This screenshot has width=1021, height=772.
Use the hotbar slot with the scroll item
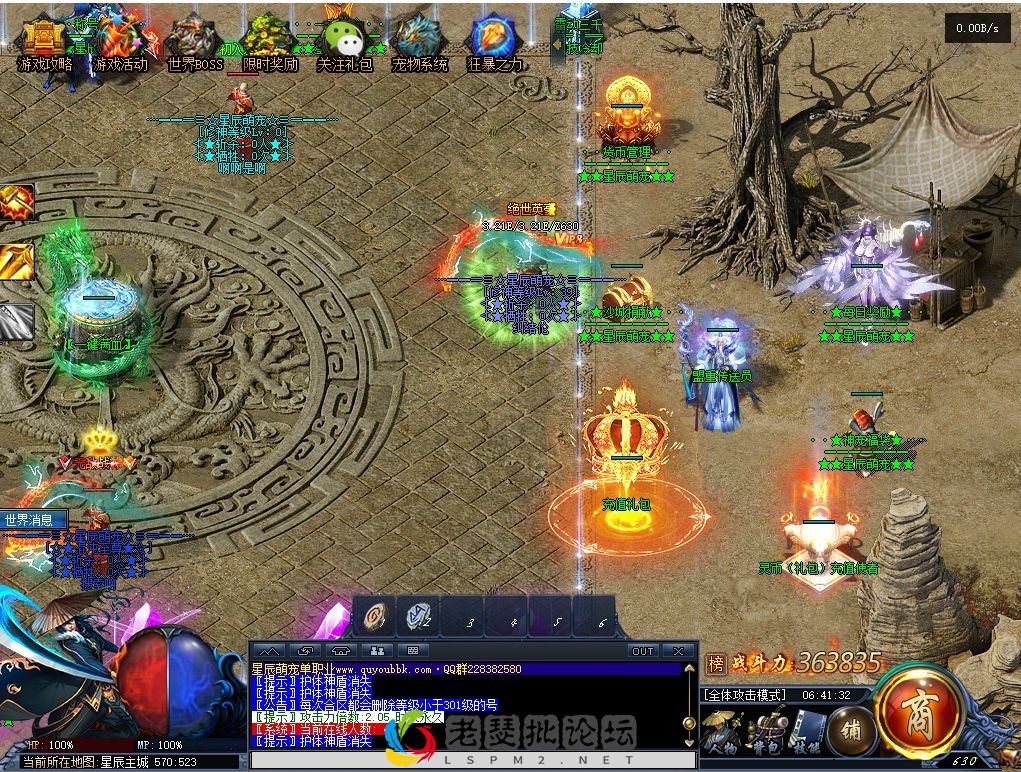click(x=375, y=618)
